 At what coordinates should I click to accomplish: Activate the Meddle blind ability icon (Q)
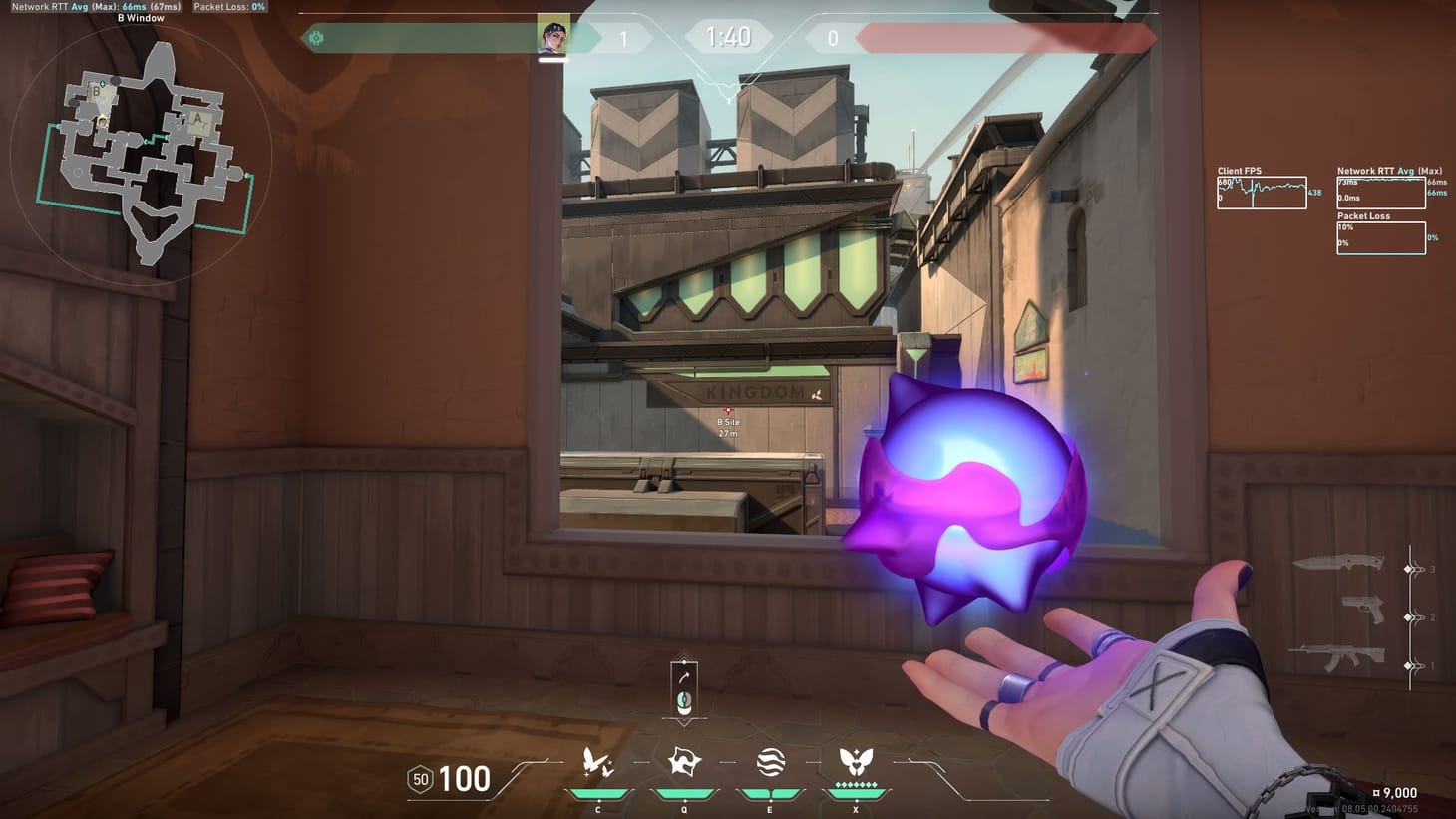(x=683, y=763)
